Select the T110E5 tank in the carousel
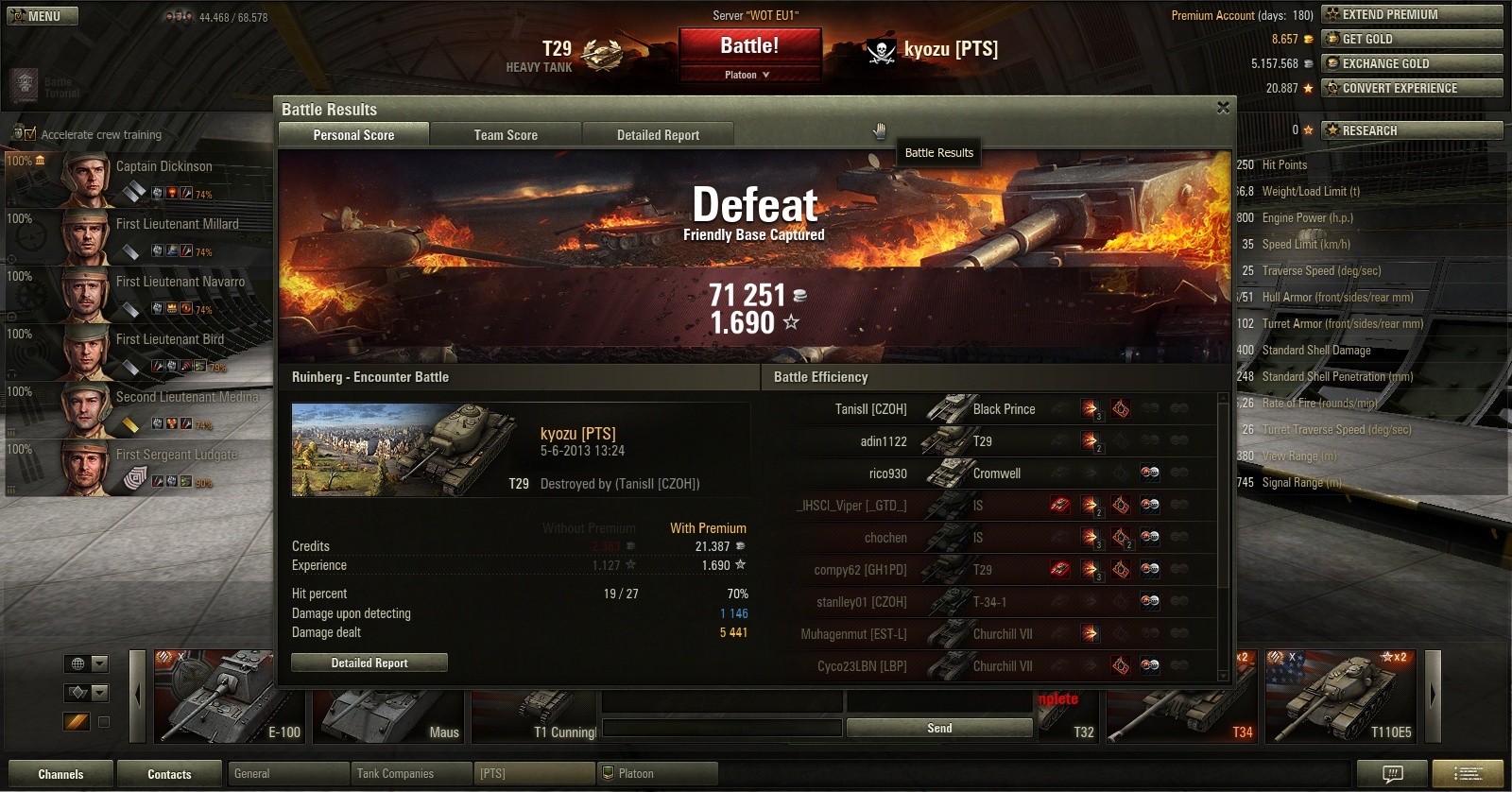Screen dimensions: 1512x792 click(1341, 697)
